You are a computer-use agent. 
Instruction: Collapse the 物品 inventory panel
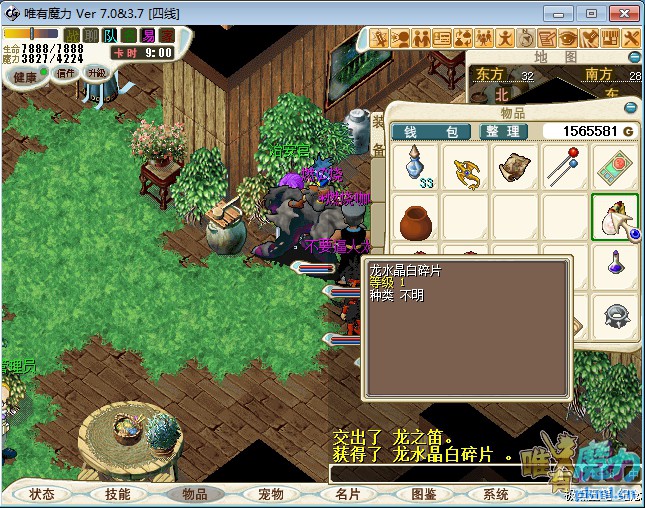tap(630, 108)
